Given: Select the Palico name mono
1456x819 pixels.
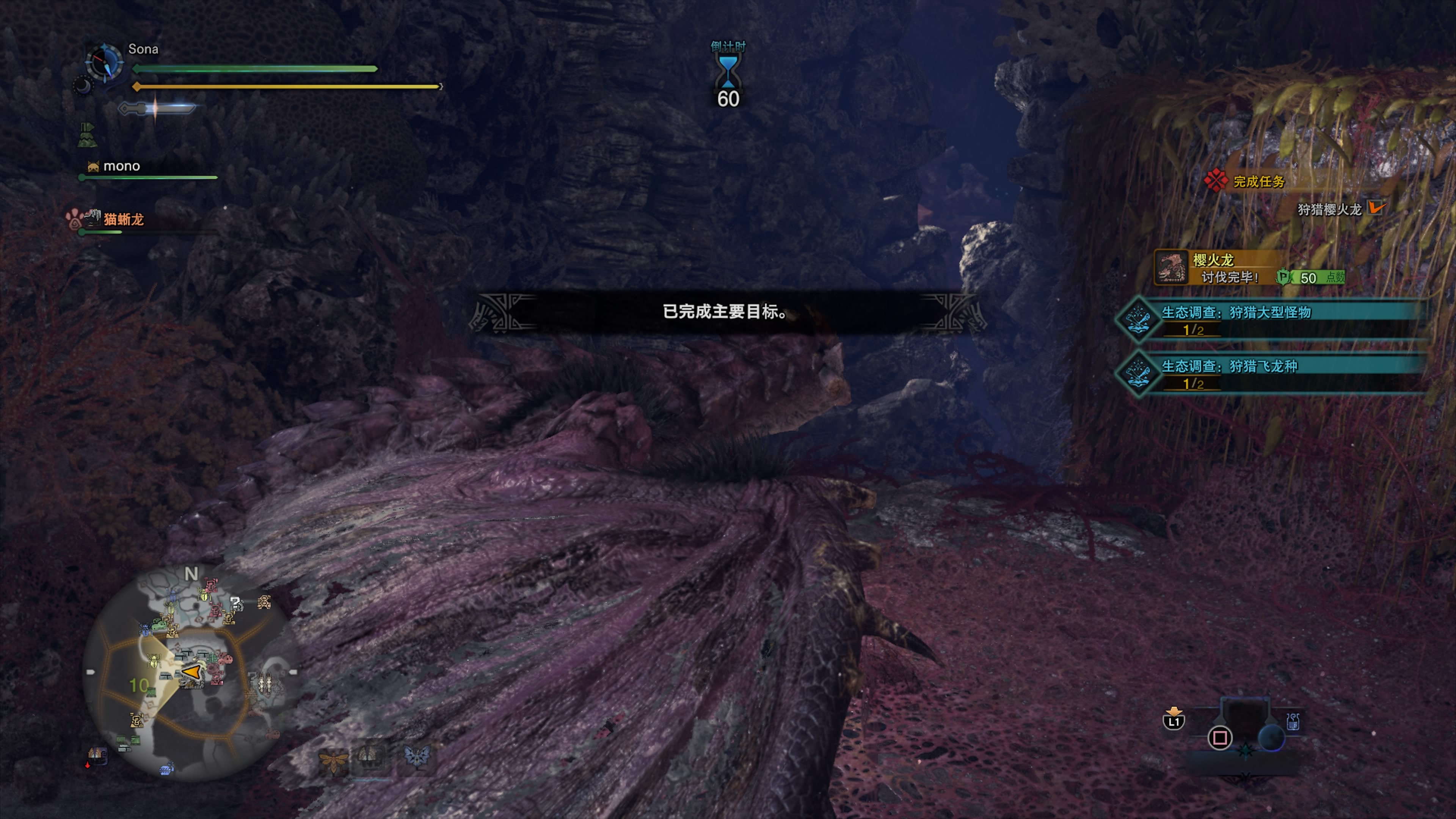Looking at the screenshot, I should coord(121,166).
